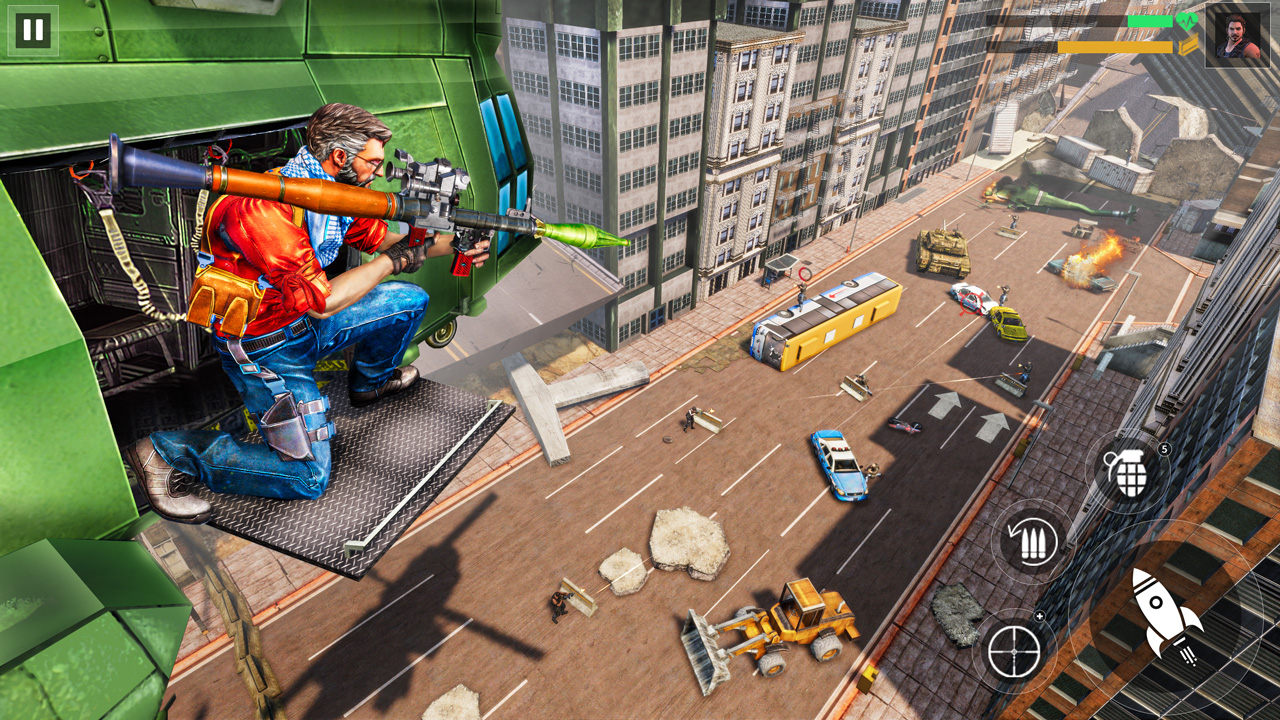Tap the crashed green helicopter

point(1035,195)
